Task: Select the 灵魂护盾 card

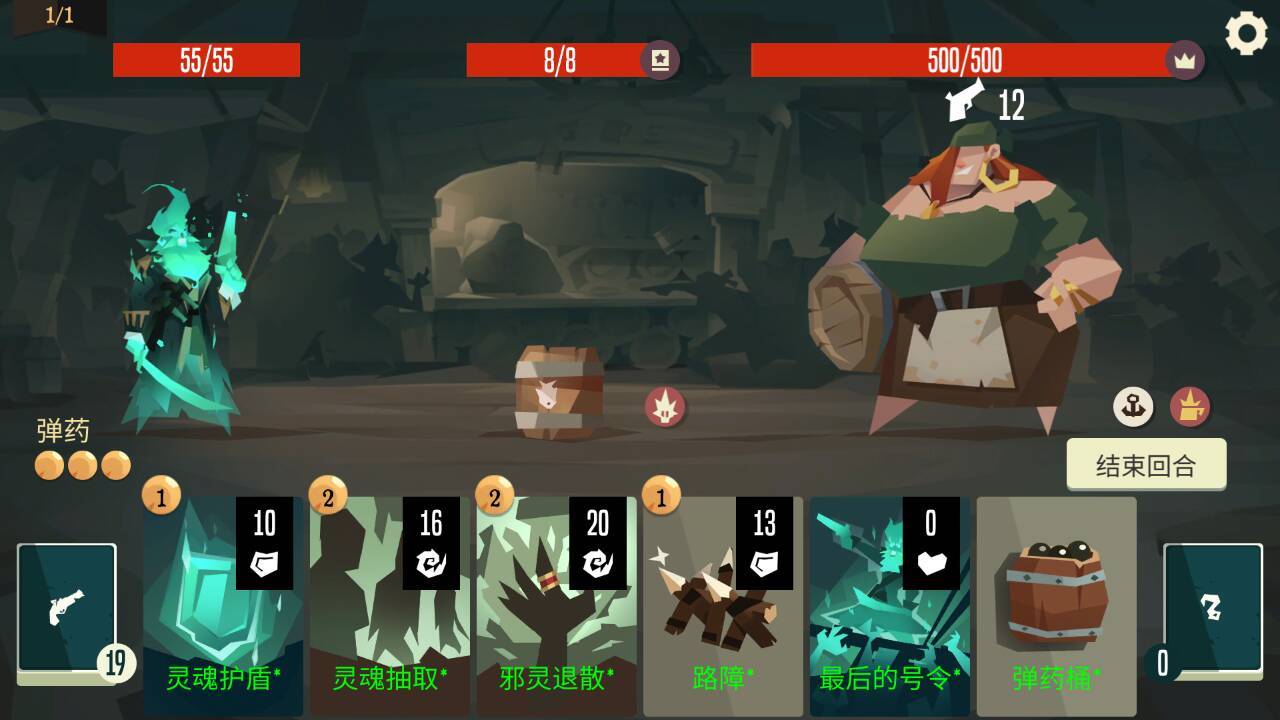Action: pyautogui.click(x=224, y=600)
